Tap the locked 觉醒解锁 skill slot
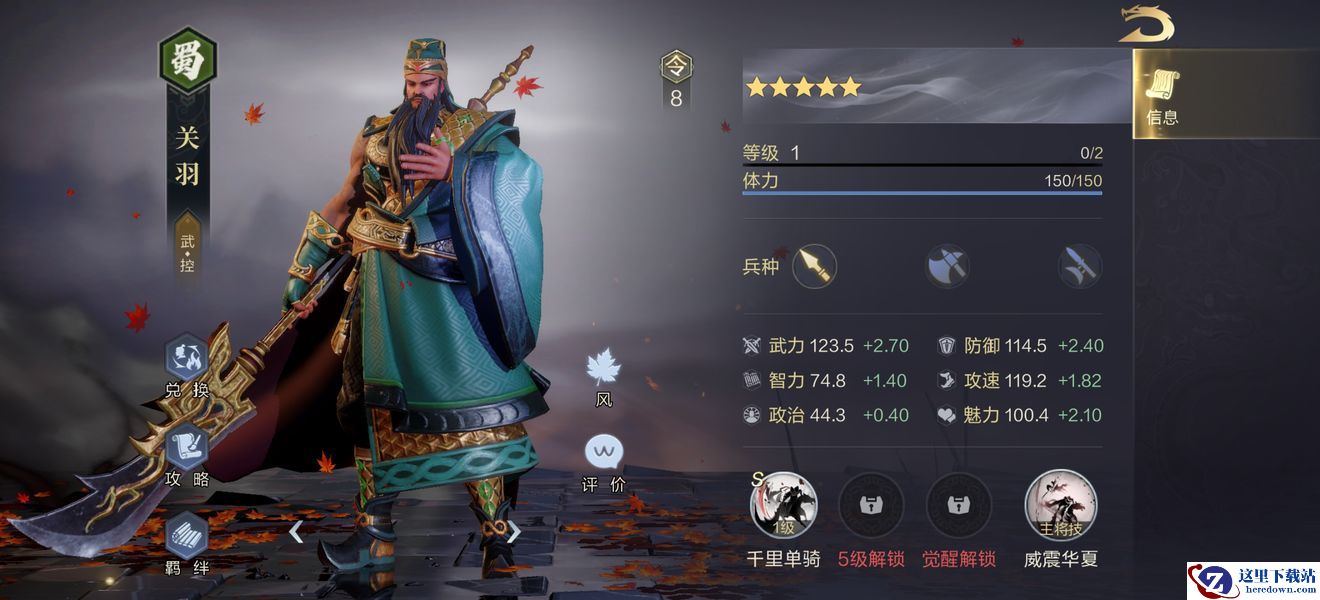Viewport: 1320px width, 600px height. click(x=958, y=505)
